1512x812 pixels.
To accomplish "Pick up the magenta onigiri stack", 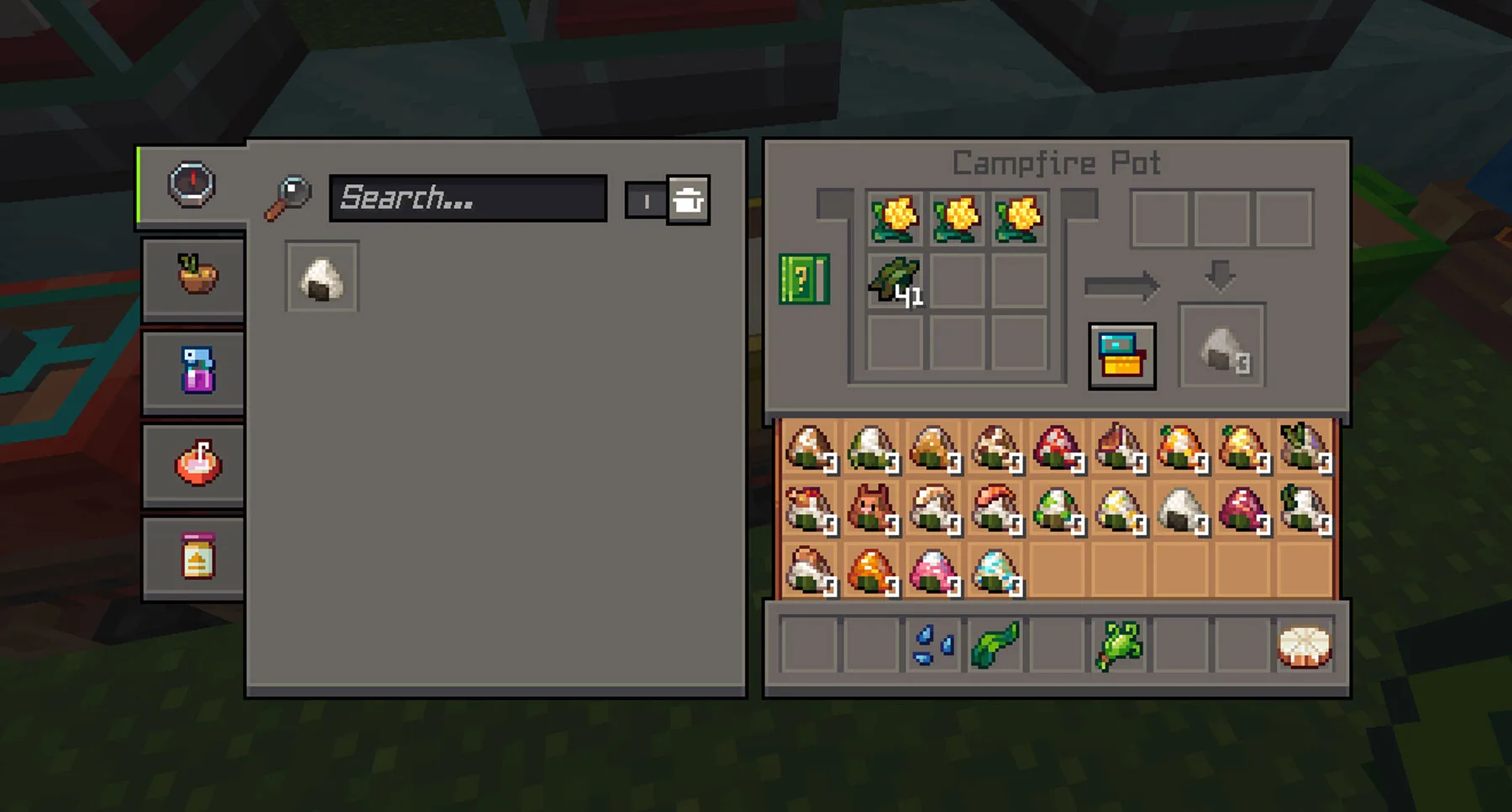I will click(1243, 510).
